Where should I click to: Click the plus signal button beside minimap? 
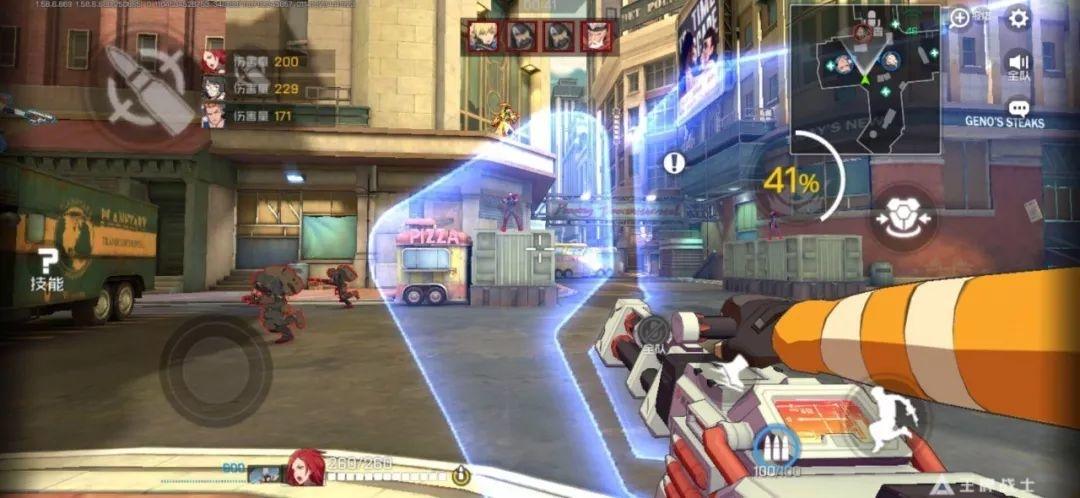tap(960, 17)
